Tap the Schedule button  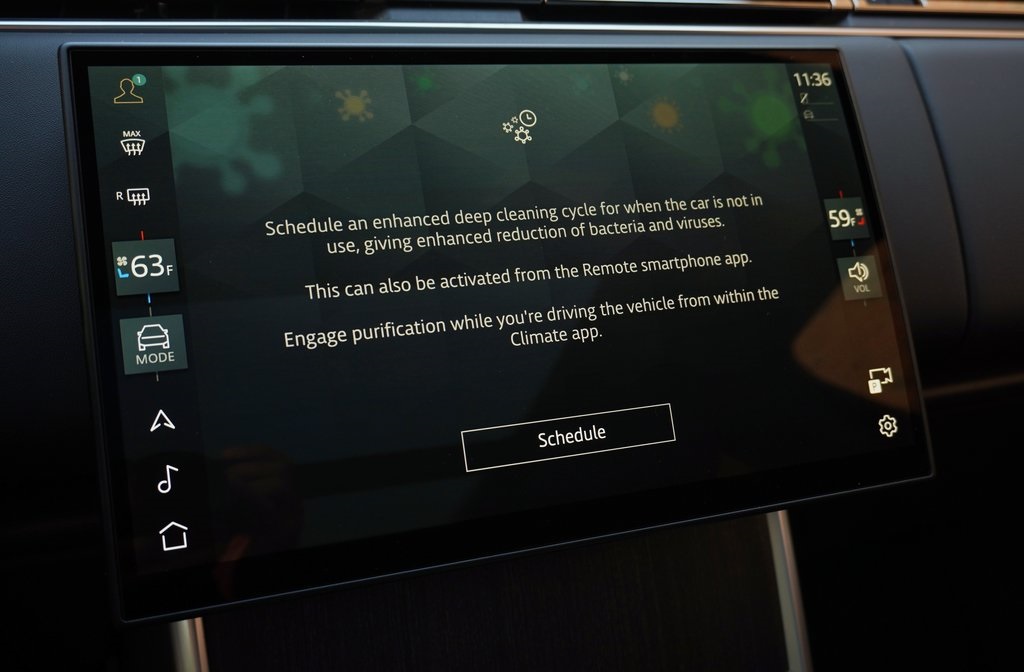point(568,436)
